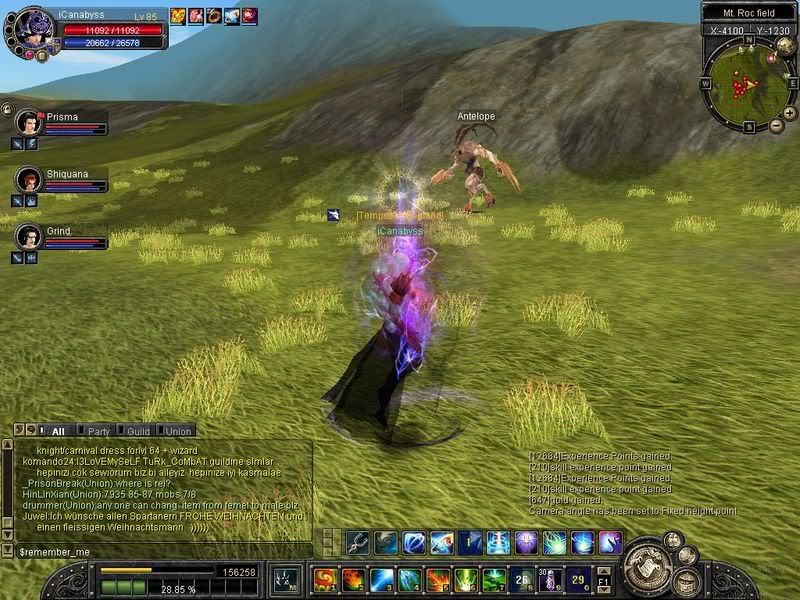Zoom out the minimap with minus button
Viewport: 800px width, 600px height.
coord(776,126)
